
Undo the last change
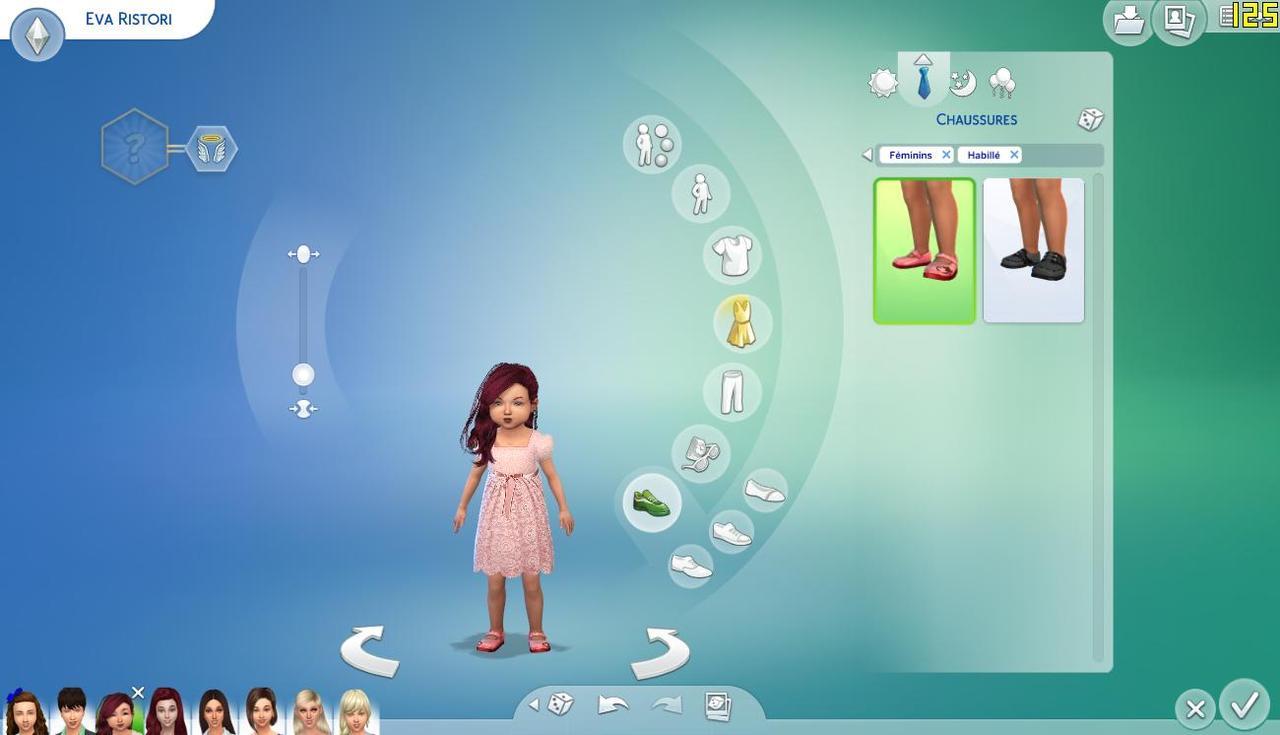[x=612, y=705]
